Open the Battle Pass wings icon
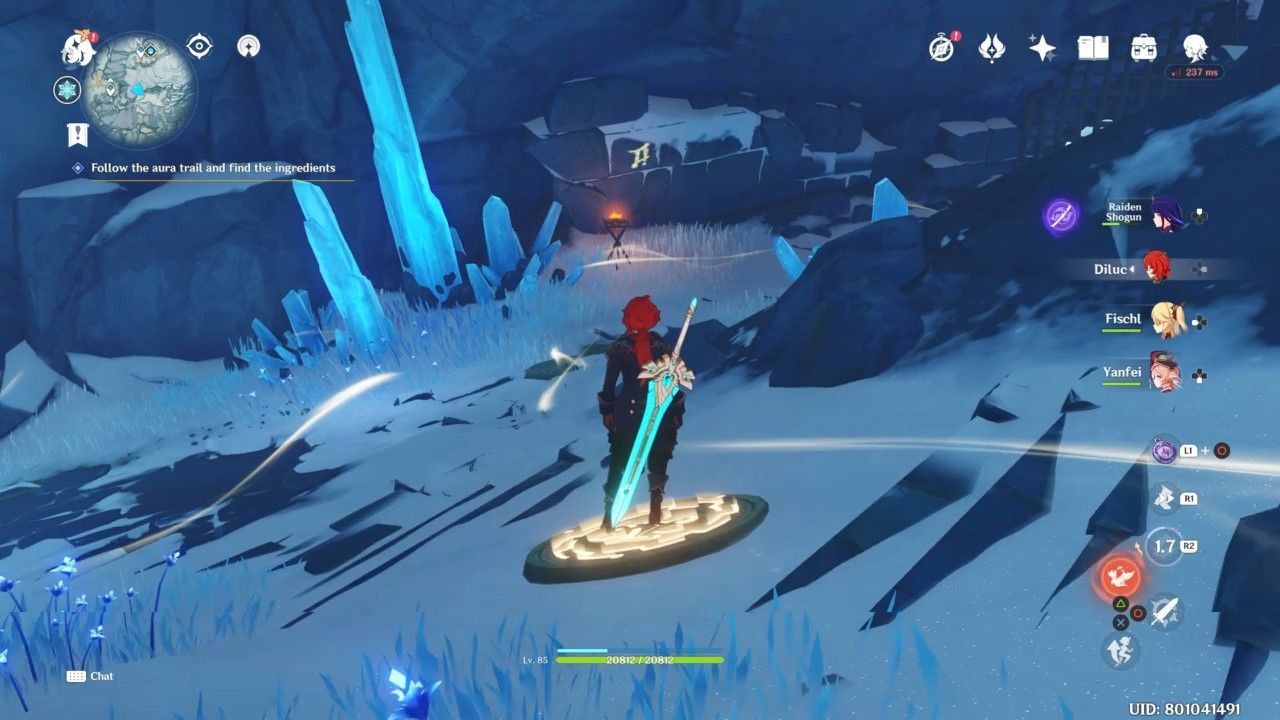1280x720 pixels. [990, 47]
